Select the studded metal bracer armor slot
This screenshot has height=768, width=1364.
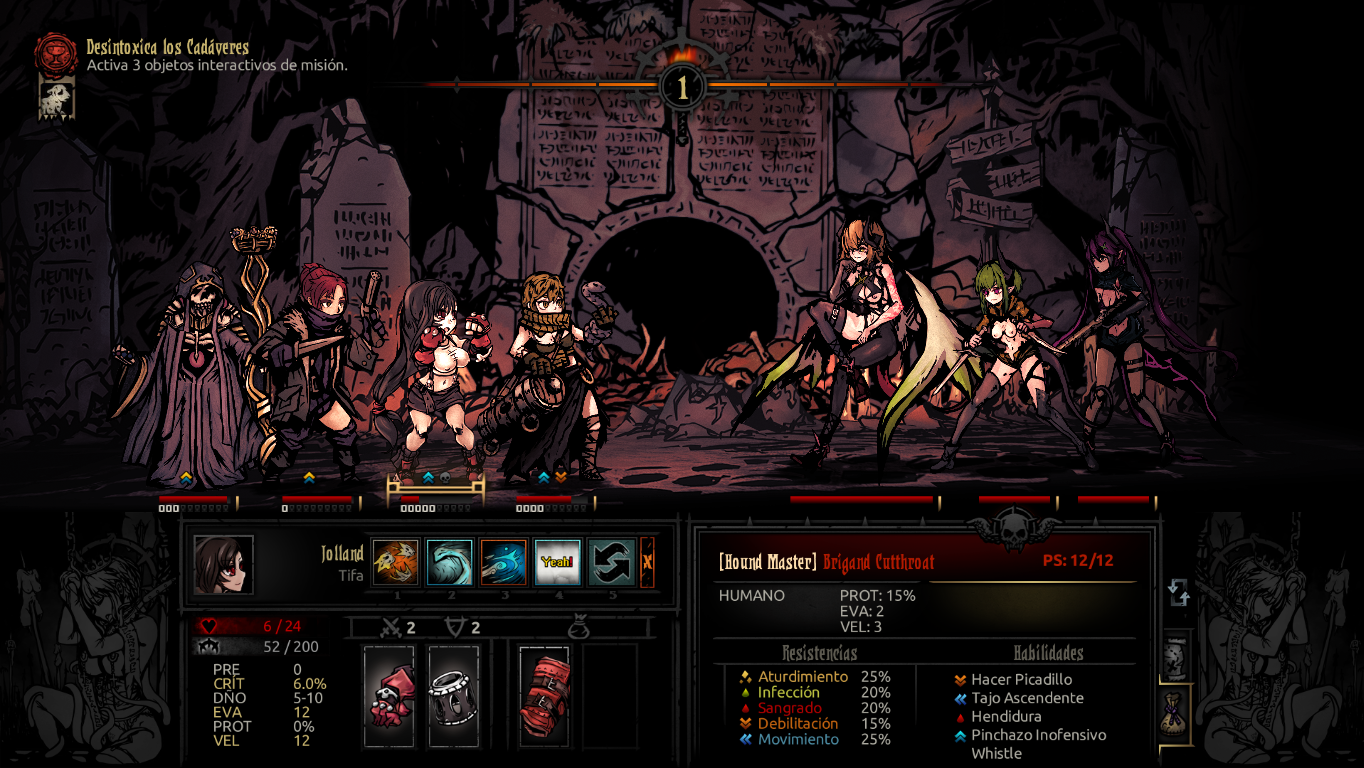(x=453, y=695)
